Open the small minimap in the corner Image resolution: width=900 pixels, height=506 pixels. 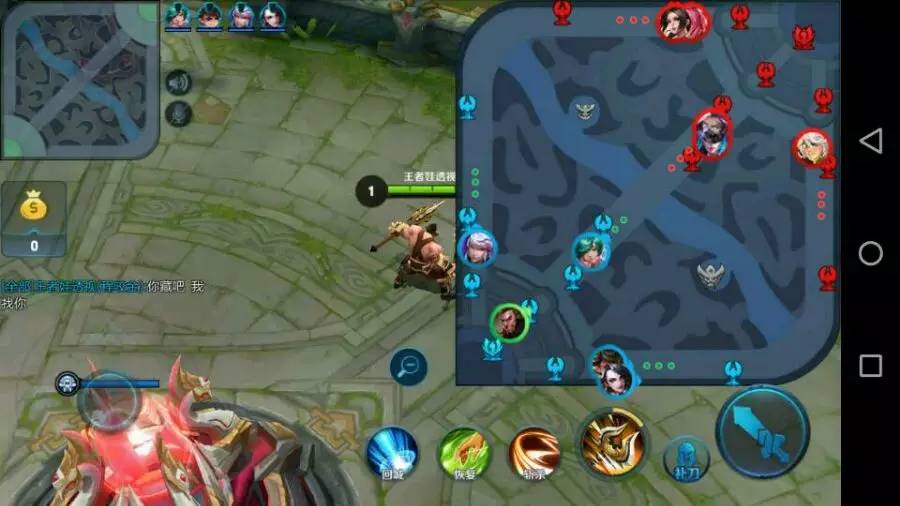[x=78, y=78]
